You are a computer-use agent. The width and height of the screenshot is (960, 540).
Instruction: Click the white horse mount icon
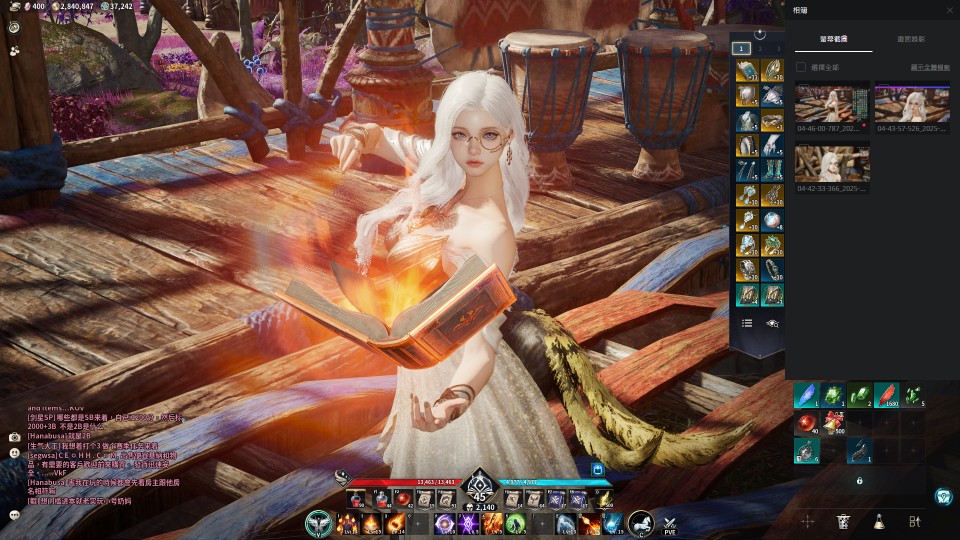pyautogui.click(x=640, y=523)
